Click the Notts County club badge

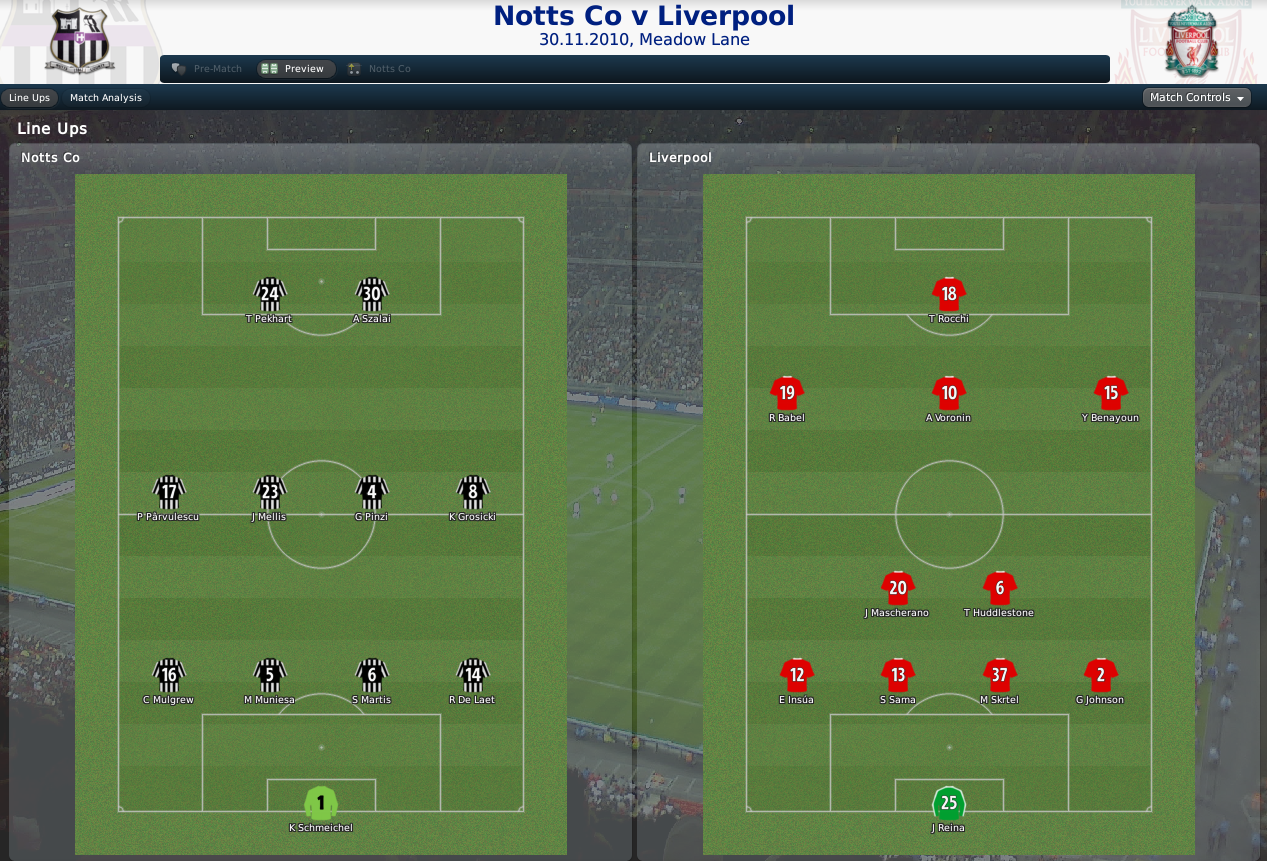(x=80, y=42)
